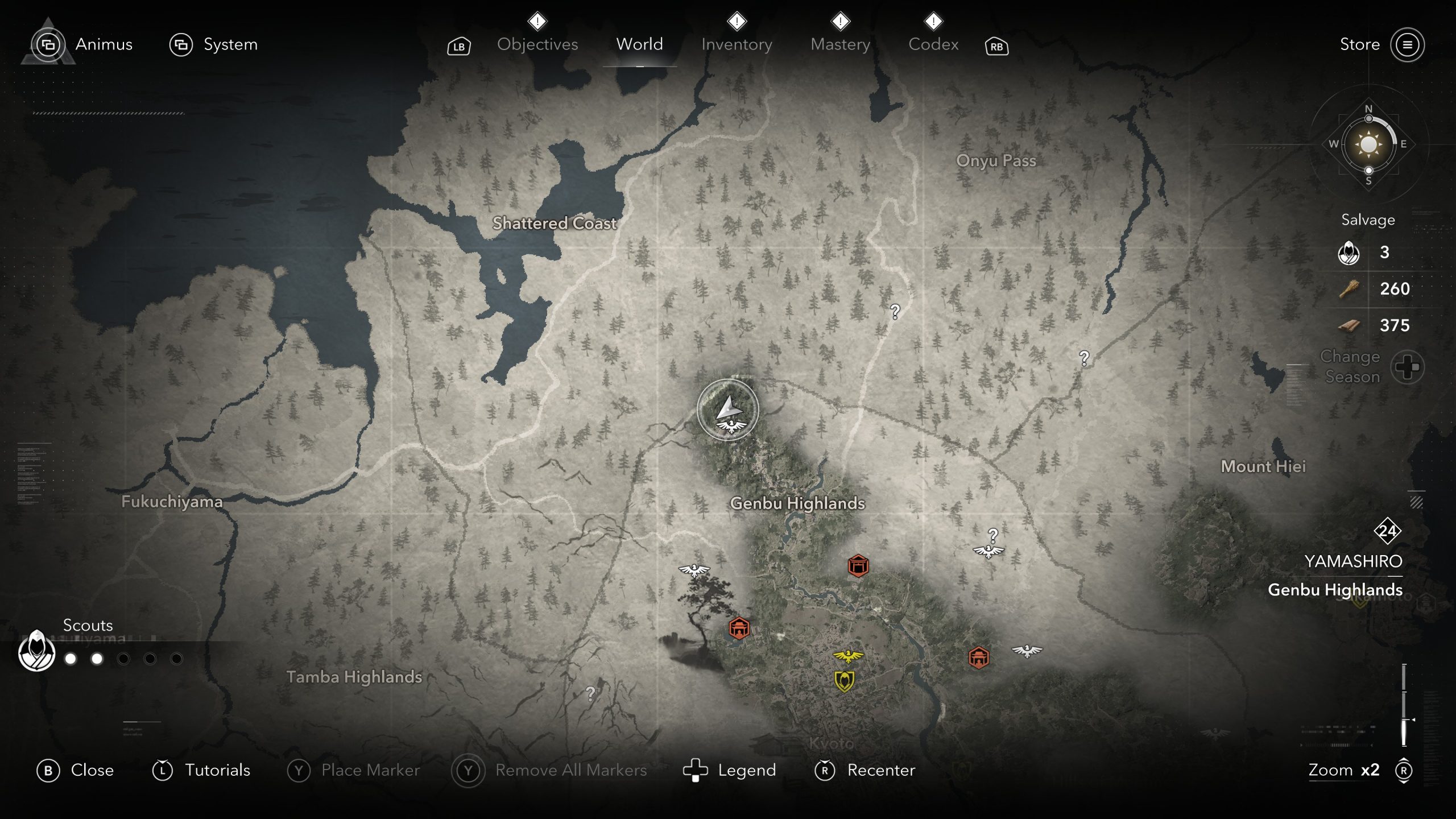
Task: Click the Tamba Highlands question mark marker
Action: tap(590, 693)
